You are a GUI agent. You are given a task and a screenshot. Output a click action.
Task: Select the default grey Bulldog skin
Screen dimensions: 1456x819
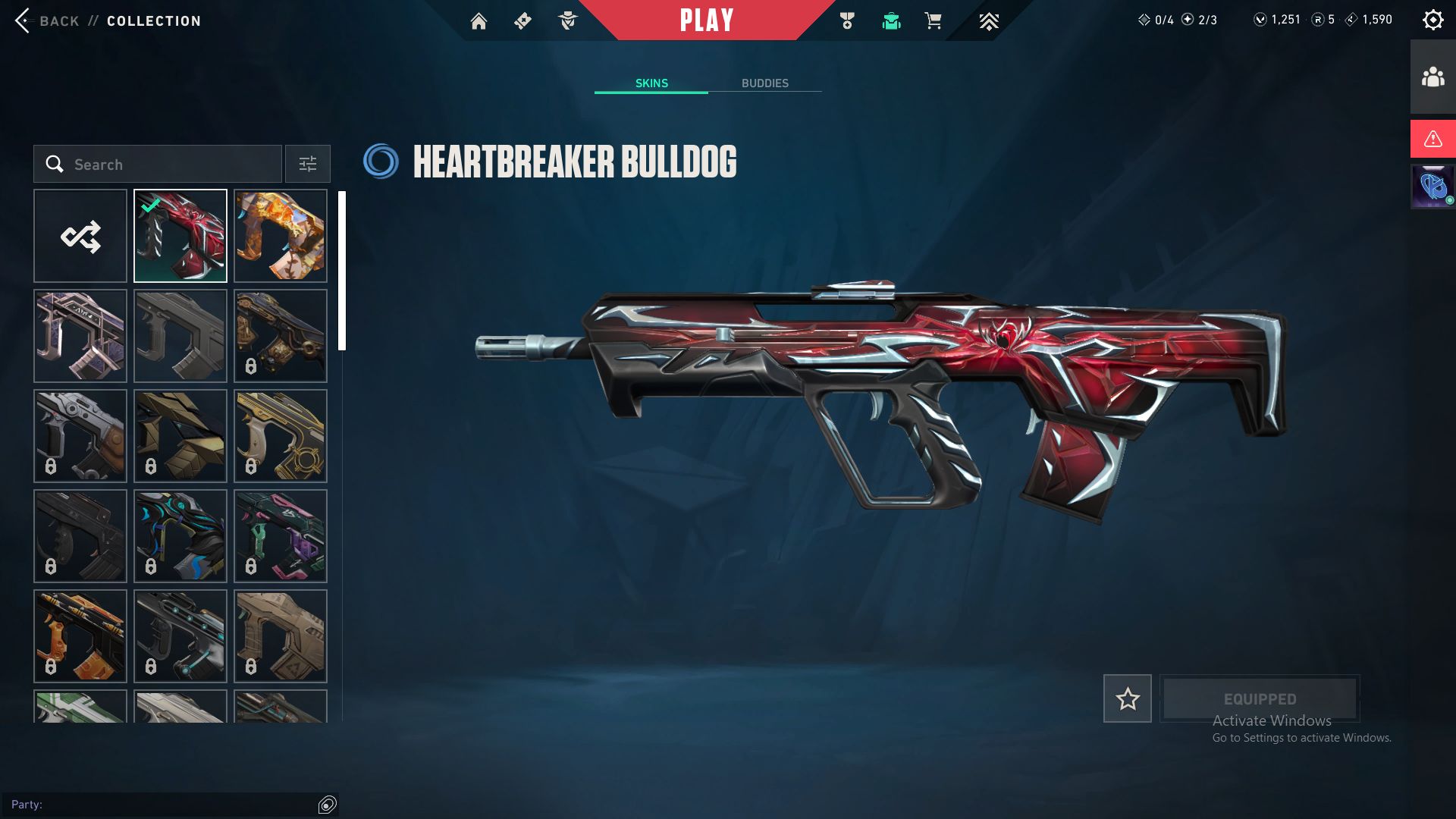(180, 336)
